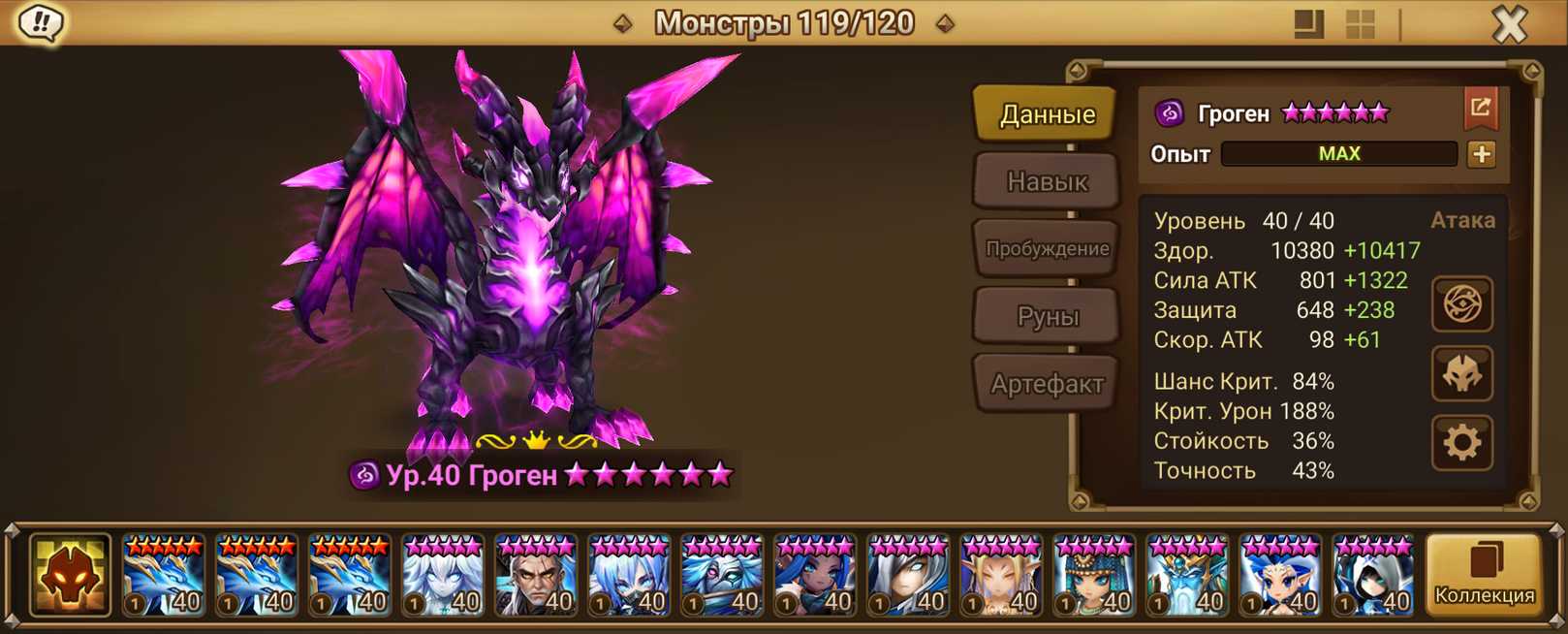This screenshot has height=634, width=1568.
Task: Choose the single-panel view layout icon
Action: pos(1308,24)
